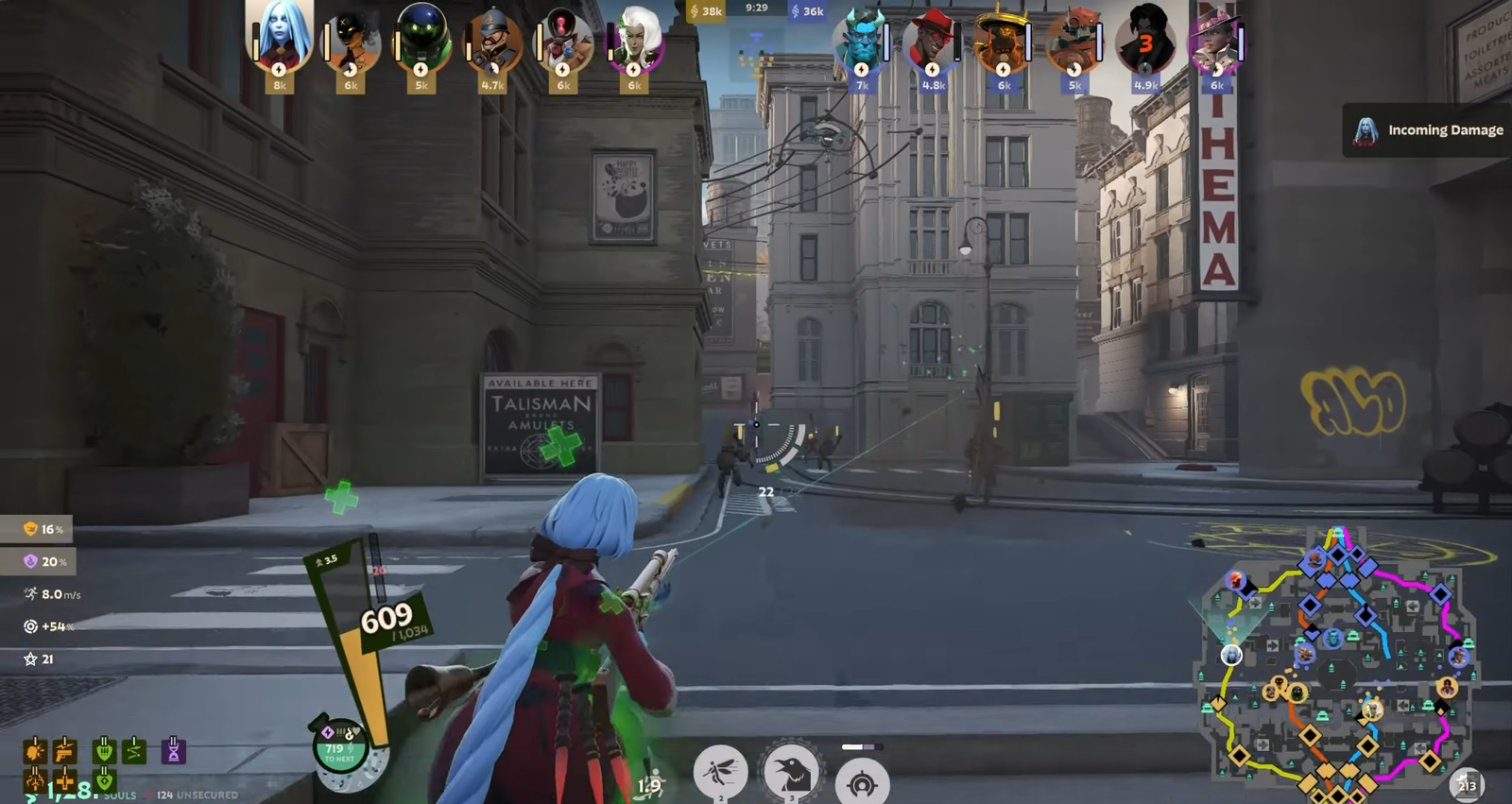Select the blue-haired ally hero portrait
The width and height of the screenshot is (1512, 804).
(x=278, y=40)
